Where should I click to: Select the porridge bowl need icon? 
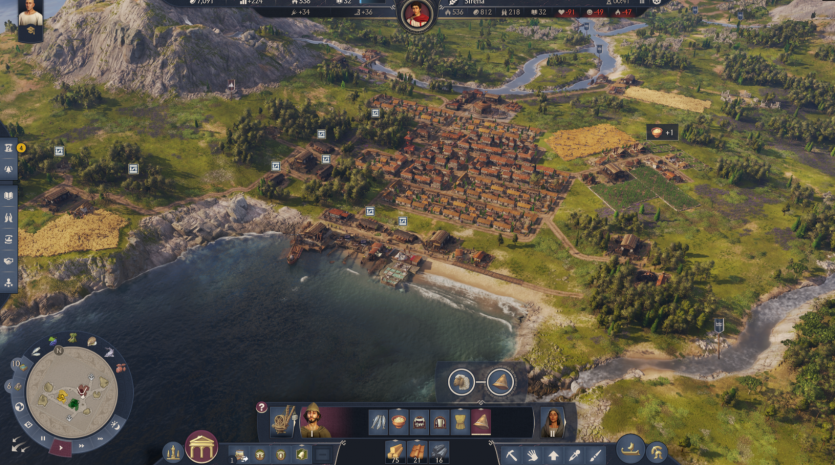[398, 421]
